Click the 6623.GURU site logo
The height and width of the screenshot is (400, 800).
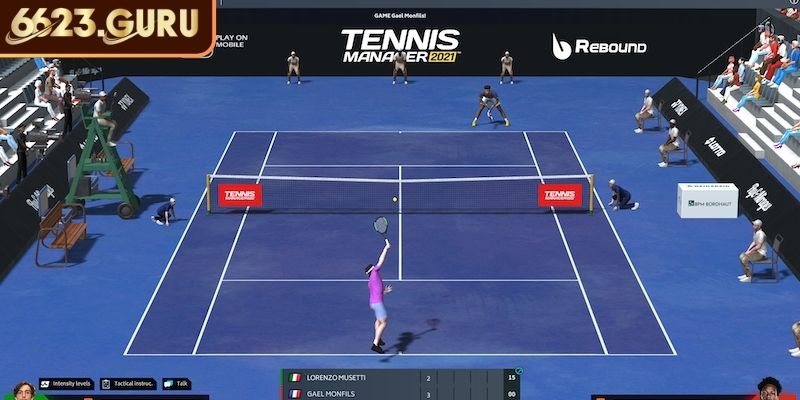(105, 24)
